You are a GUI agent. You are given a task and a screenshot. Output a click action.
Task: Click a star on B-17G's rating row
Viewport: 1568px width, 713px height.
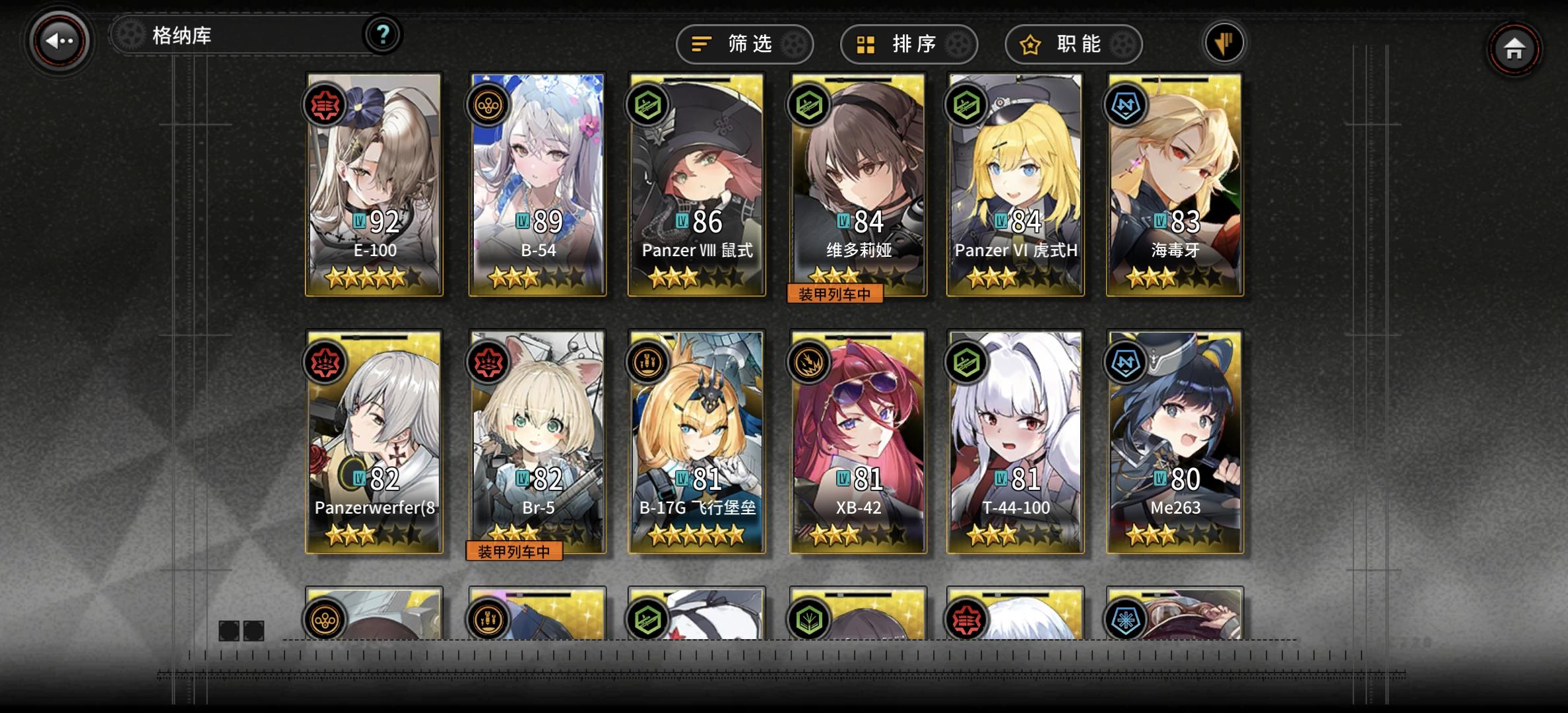pyautogui.click(x=696, y=537)
